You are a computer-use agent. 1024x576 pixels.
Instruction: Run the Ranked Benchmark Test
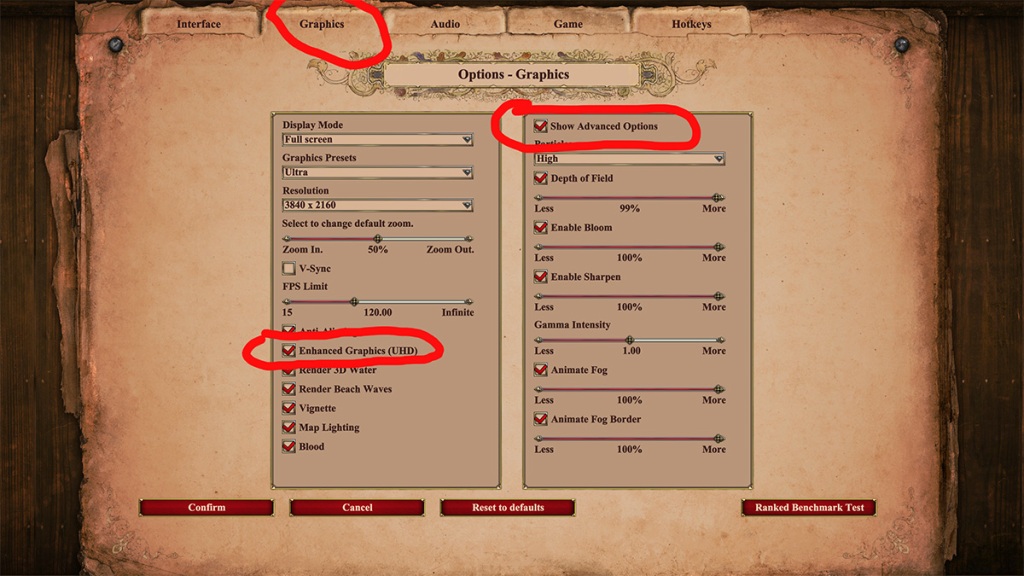[x=809, y=508]
